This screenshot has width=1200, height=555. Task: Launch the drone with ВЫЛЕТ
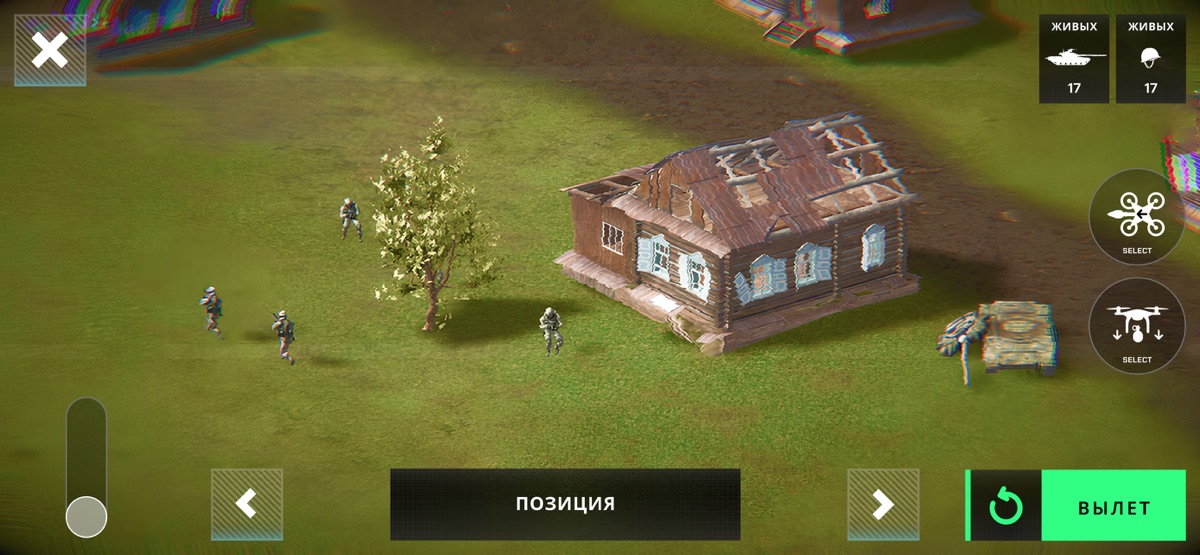[1113, 507]
